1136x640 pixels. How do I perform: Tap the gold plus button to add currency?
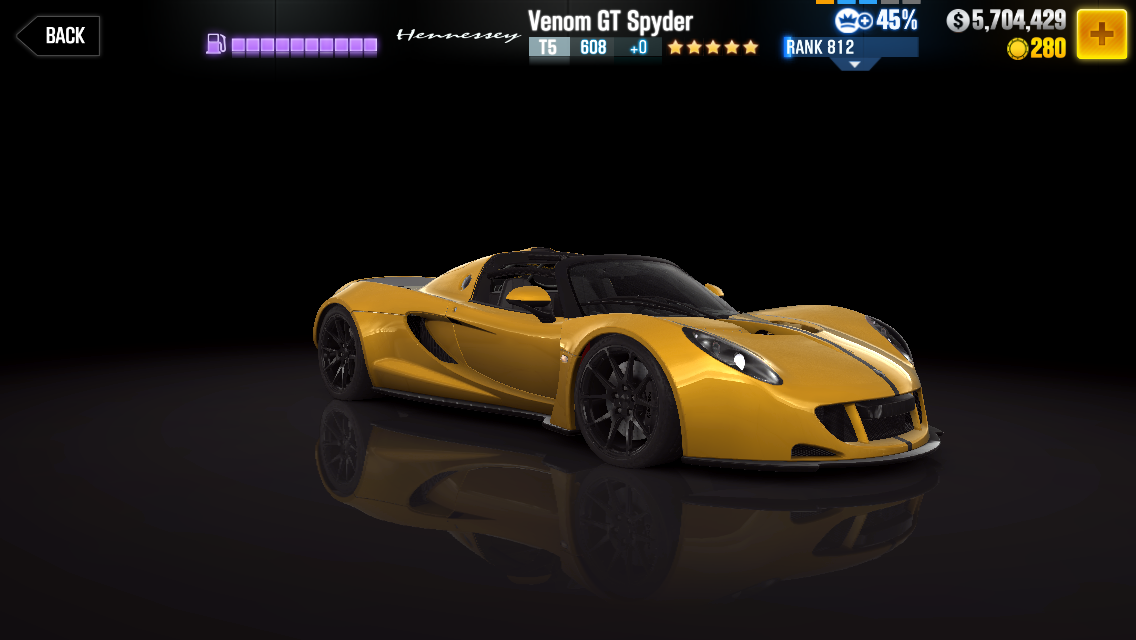pyautogui.click(x=1101, y=34)
